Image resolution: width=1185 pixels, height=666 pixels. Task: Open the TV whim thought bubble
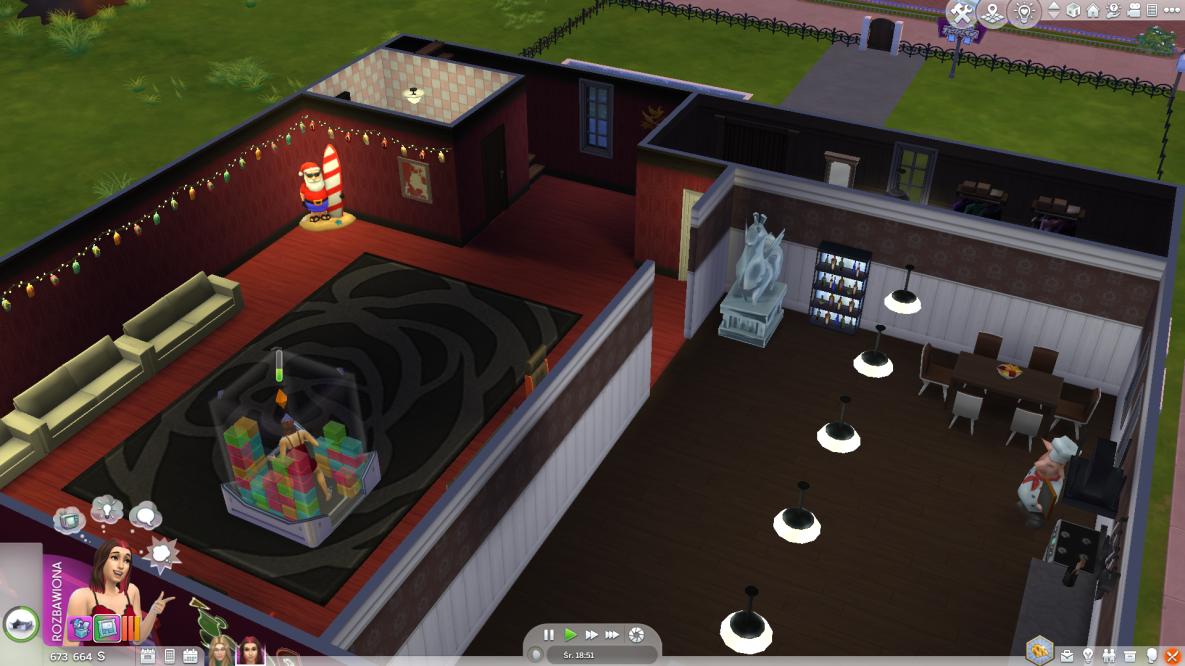pyautogui.click(x=69, y=520)
